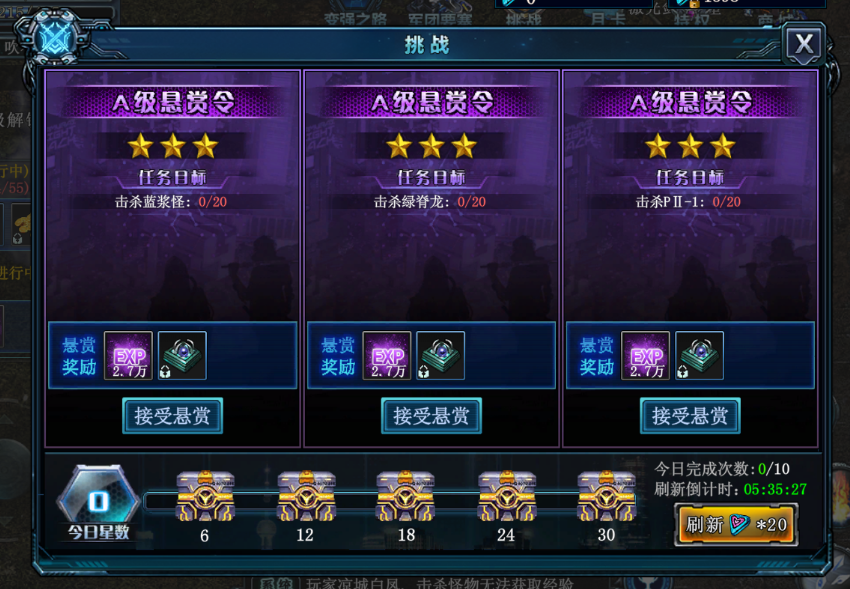Screen dimensions: 850x589
Task: Inspect EXP reward of 蓝浆怪 bounty
Action: (x=128, y=356)
